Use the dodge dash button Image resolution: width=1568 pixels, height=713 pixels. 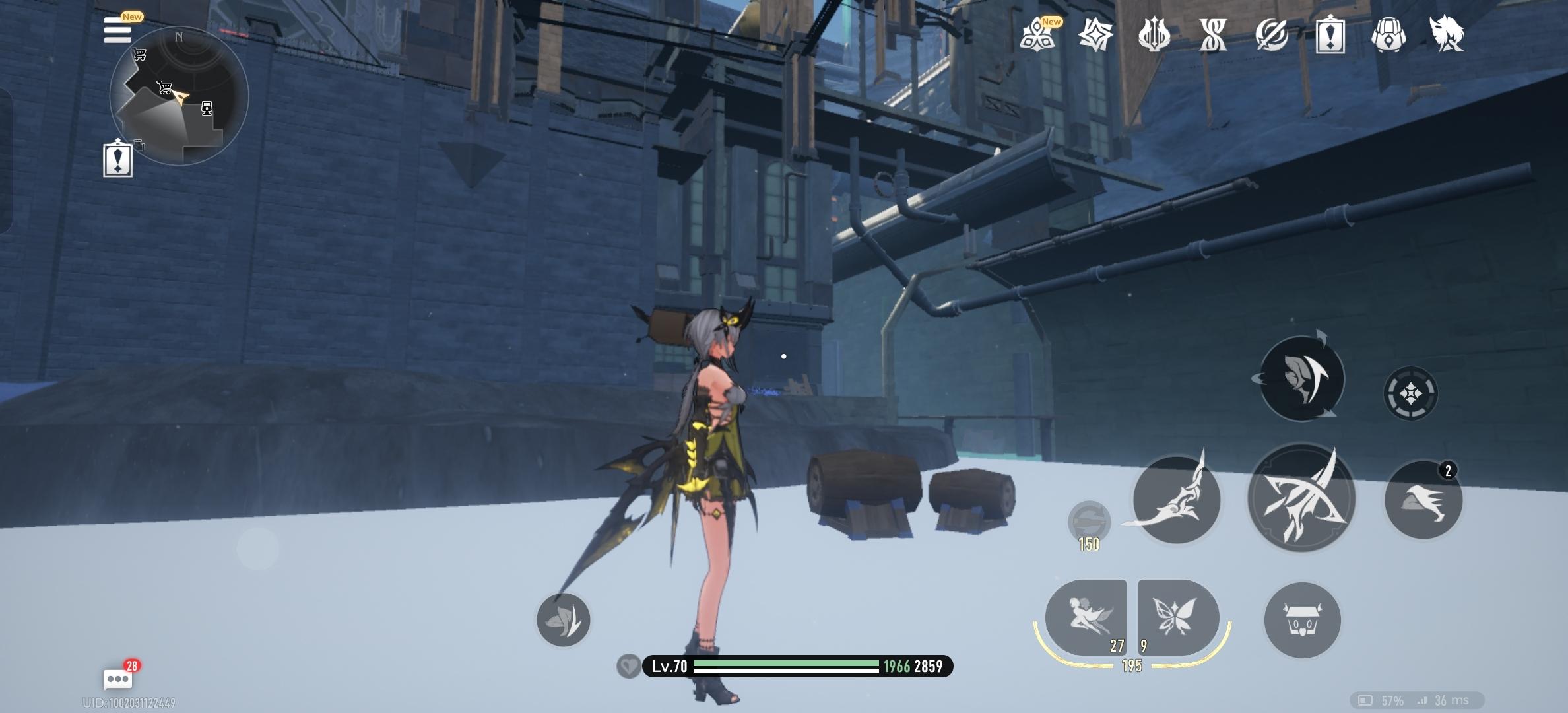(1423, 500)
